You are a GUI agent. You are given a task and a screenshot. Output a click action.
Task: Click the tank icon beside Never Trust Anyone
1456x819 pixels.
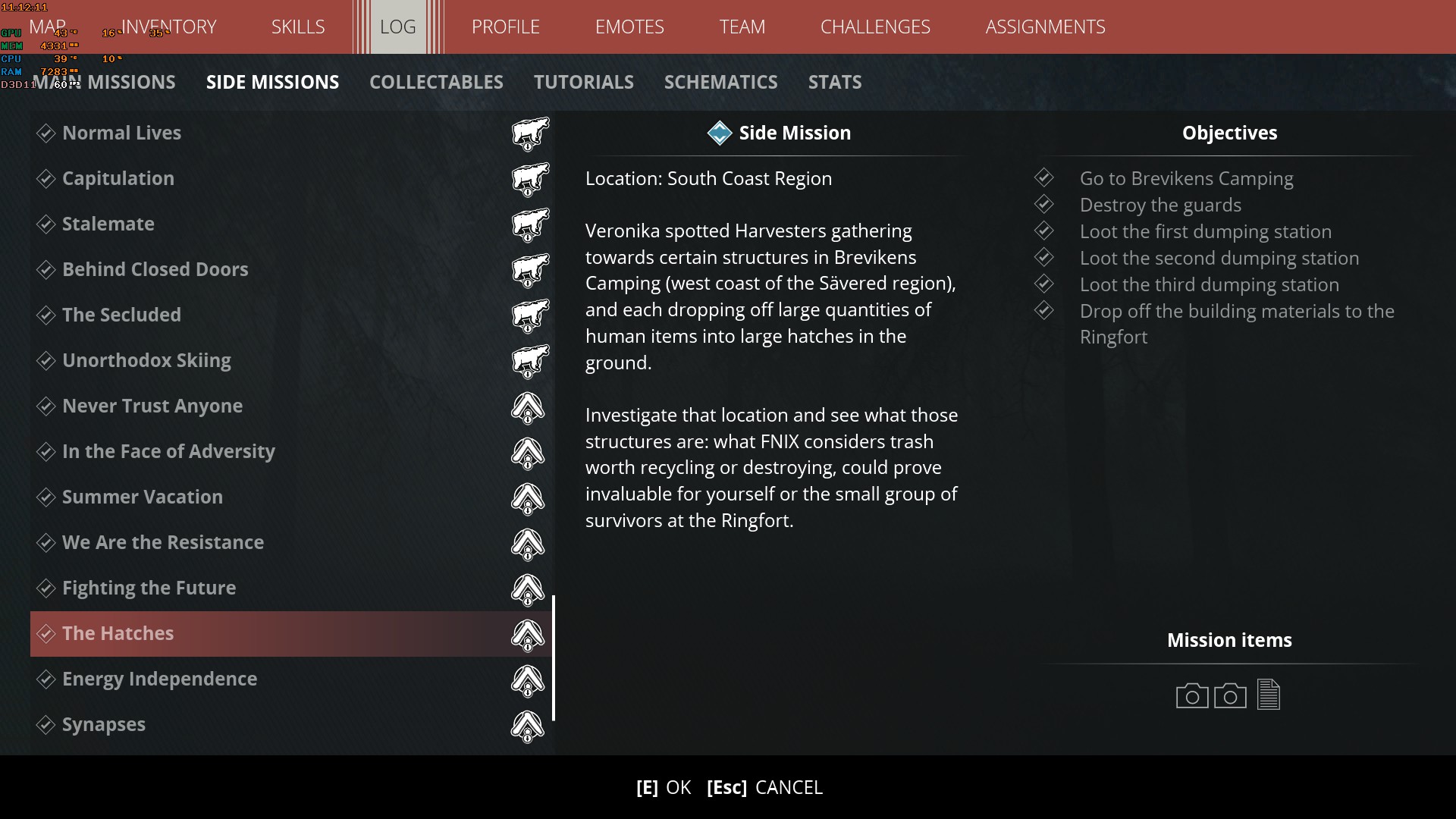(x=529, y=408)
